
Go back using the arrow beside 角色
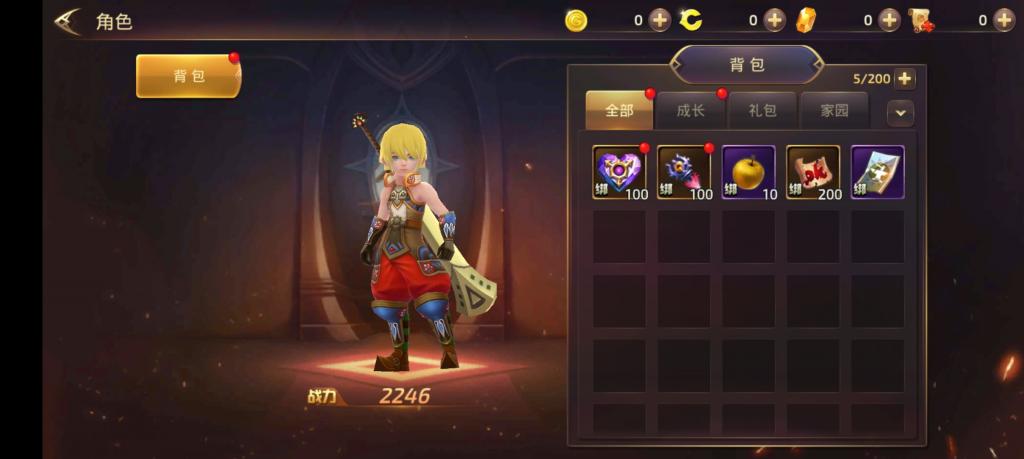[x=68, y=21]
